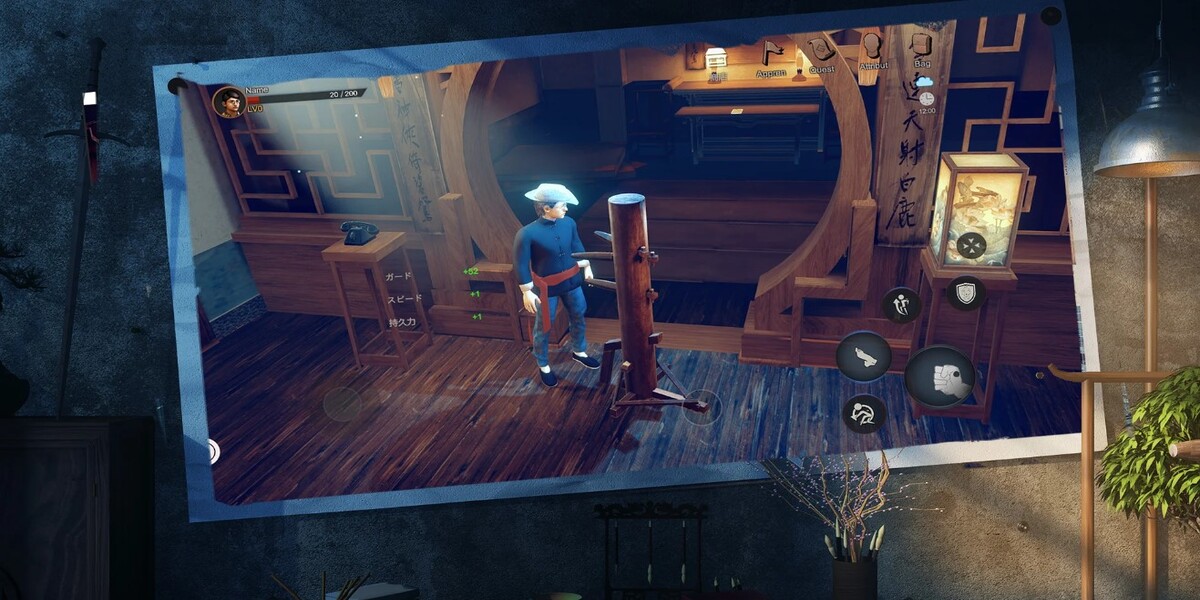Use the kick attack button
This screenshot has height=600, width=1200.
[863, 356]
